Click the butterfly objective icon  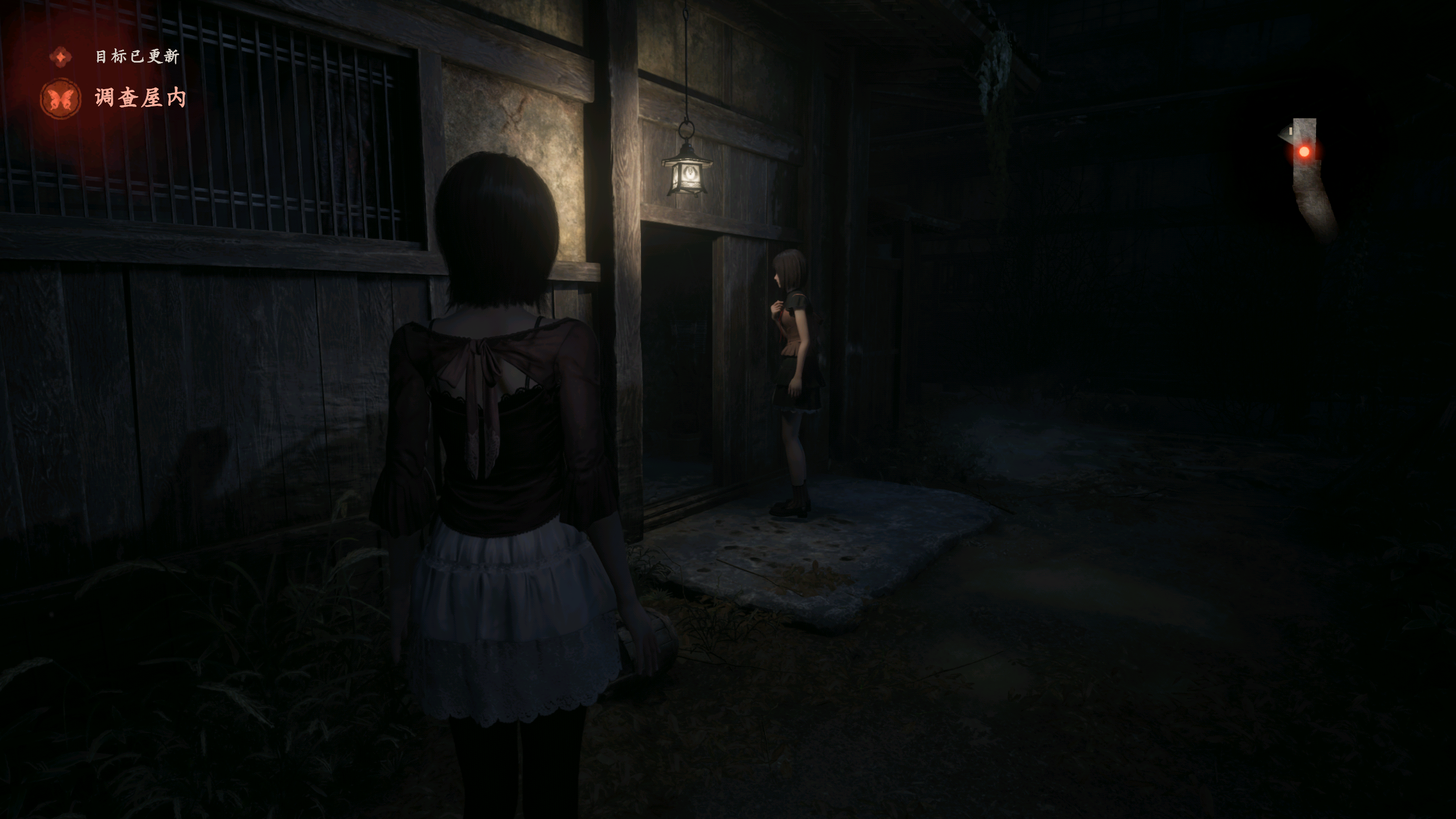click(60, 99)
